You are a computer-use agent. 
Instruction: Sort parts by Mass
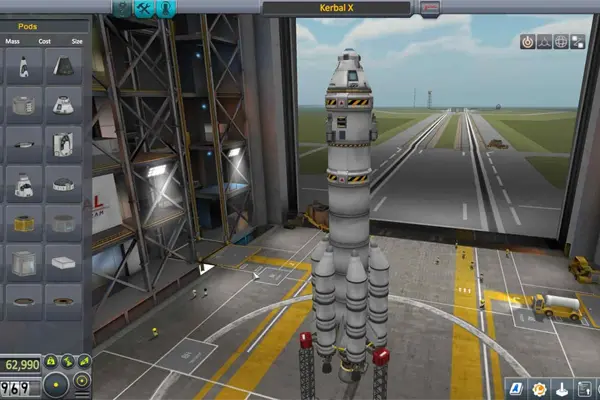click(12, 43)
